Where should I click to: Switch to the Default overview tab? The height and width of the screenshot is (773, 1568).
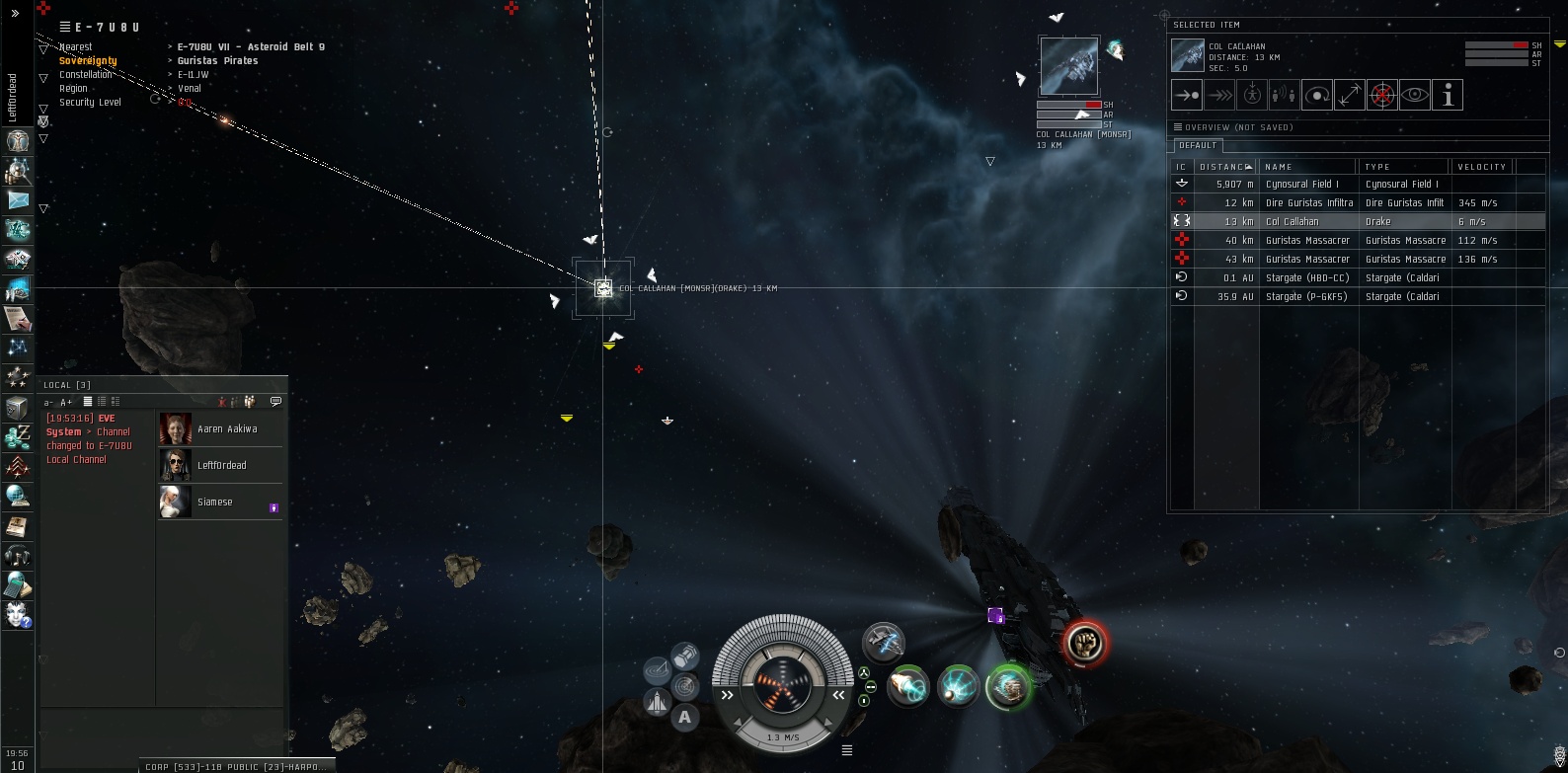[x=1197, y=145]
